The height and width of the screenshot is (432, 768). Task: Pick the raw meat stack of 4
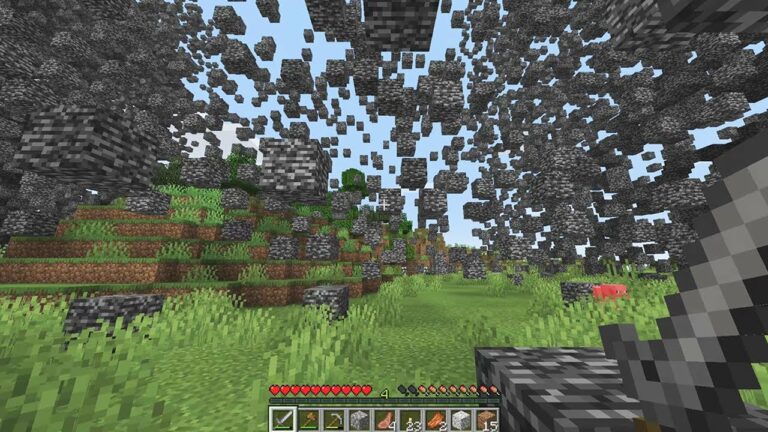(x=385, y=419)
